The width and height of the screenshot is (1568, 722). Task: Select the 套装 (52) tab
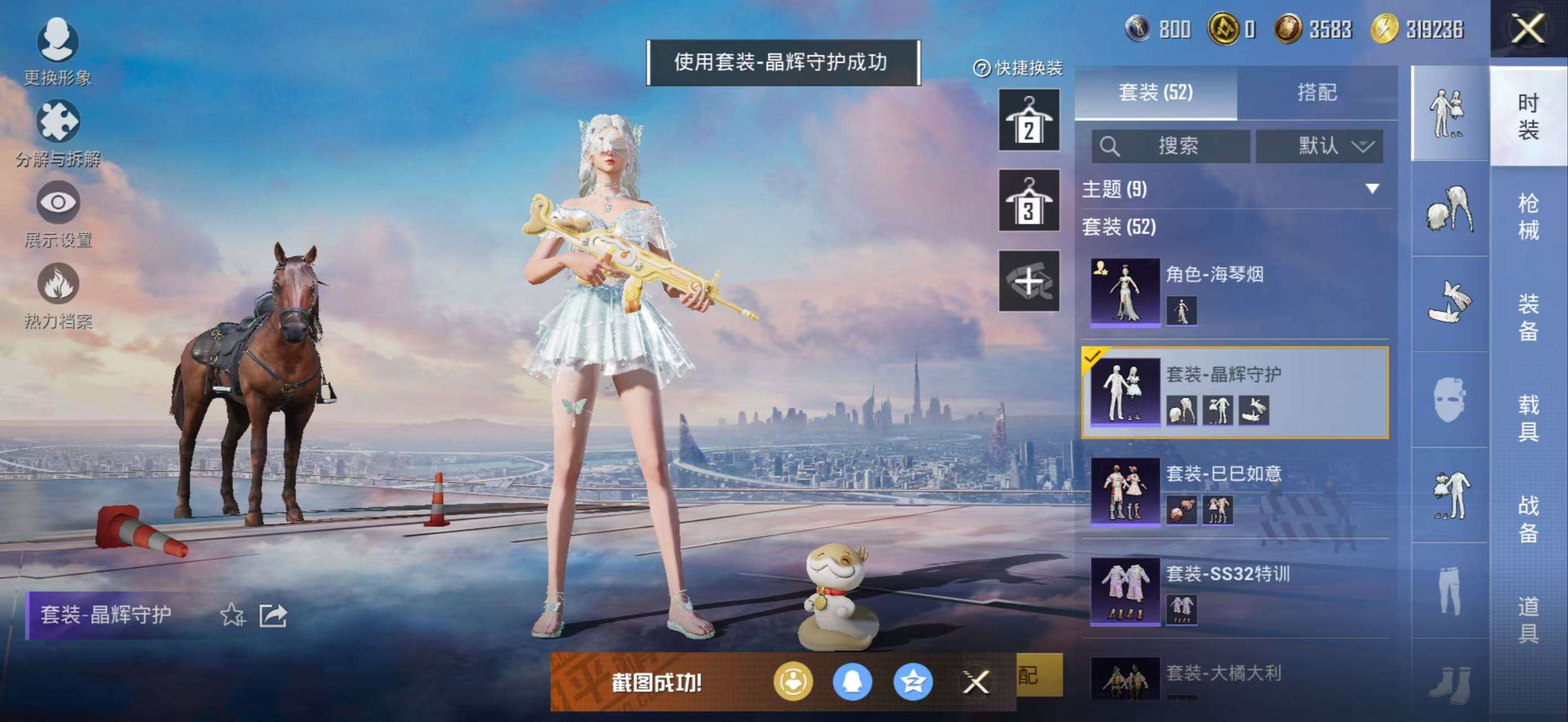coord(1155,93)
